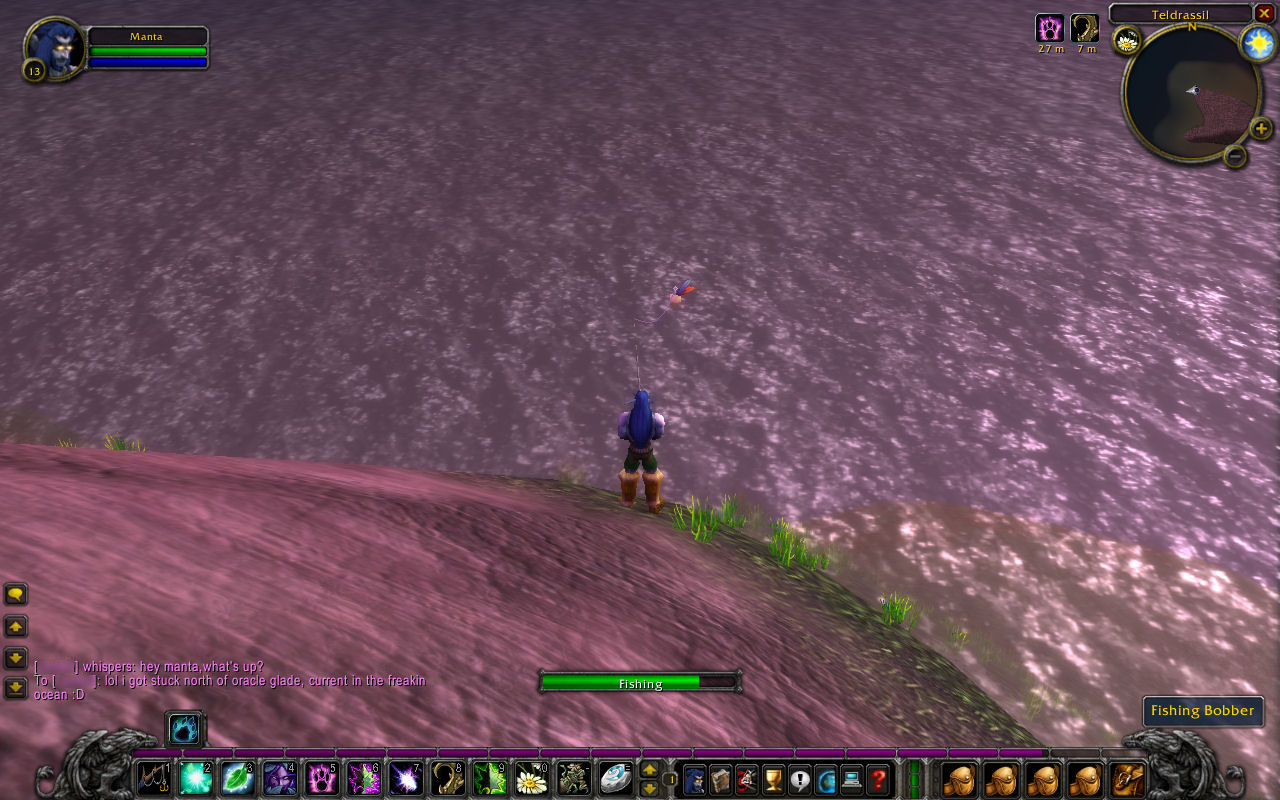Image resolution: width=1280 pixels, height=800 pixels.
Task: Use the Mark of the Wild paw ability
Action: [x=321, y=778]
